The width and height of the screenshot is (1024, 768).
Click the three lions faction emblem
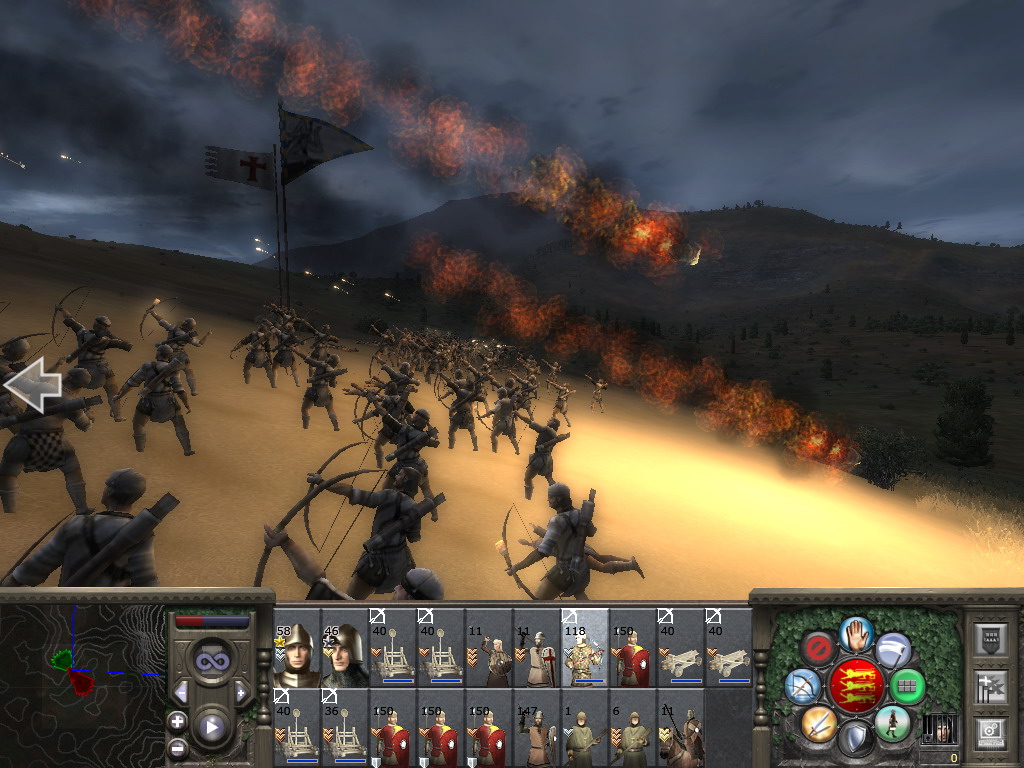(855, 685)
